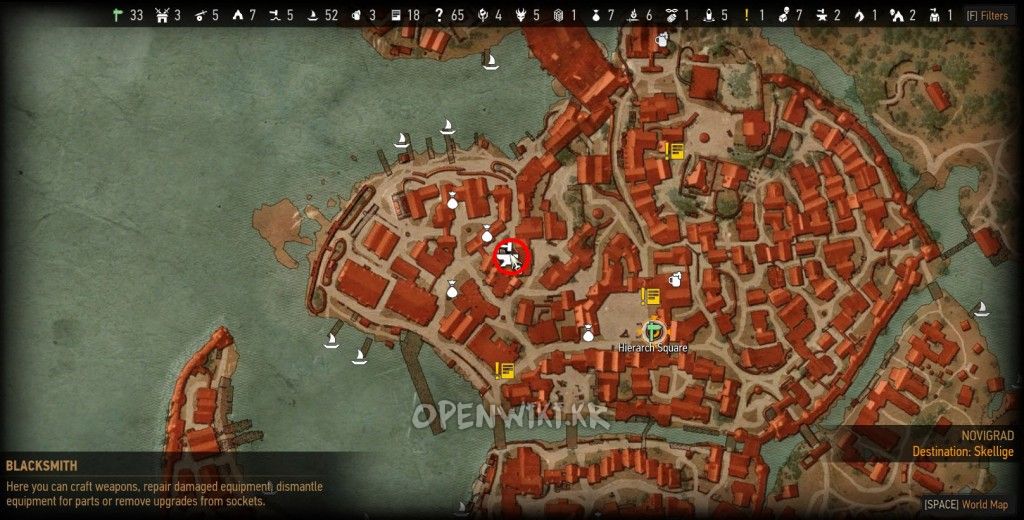Select the blacksmith marker circled in red
Viewport: 1024px width, 520px height.
coord(511,257)
